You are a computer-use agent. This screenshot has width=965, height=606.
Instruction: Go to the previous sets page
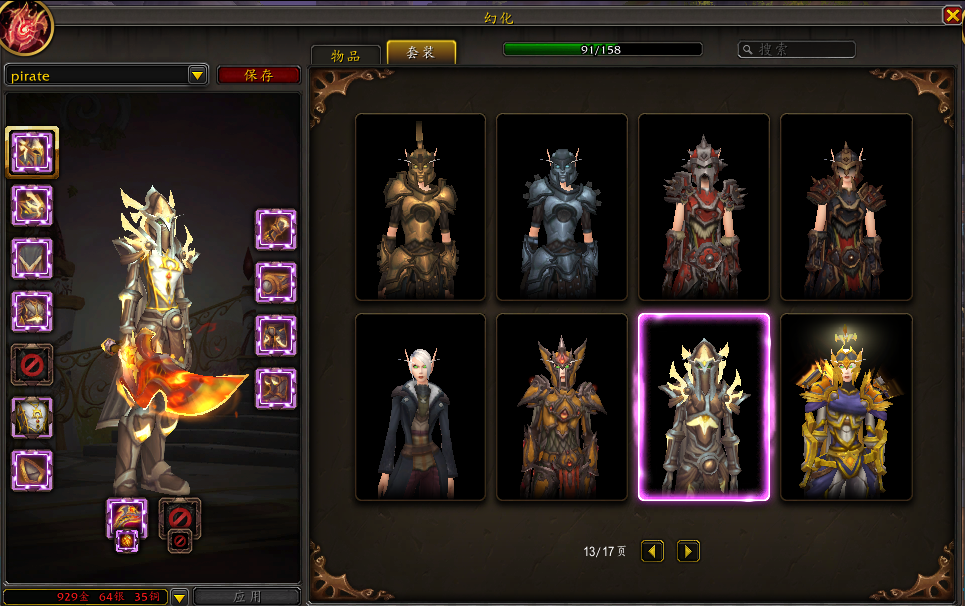652,551
